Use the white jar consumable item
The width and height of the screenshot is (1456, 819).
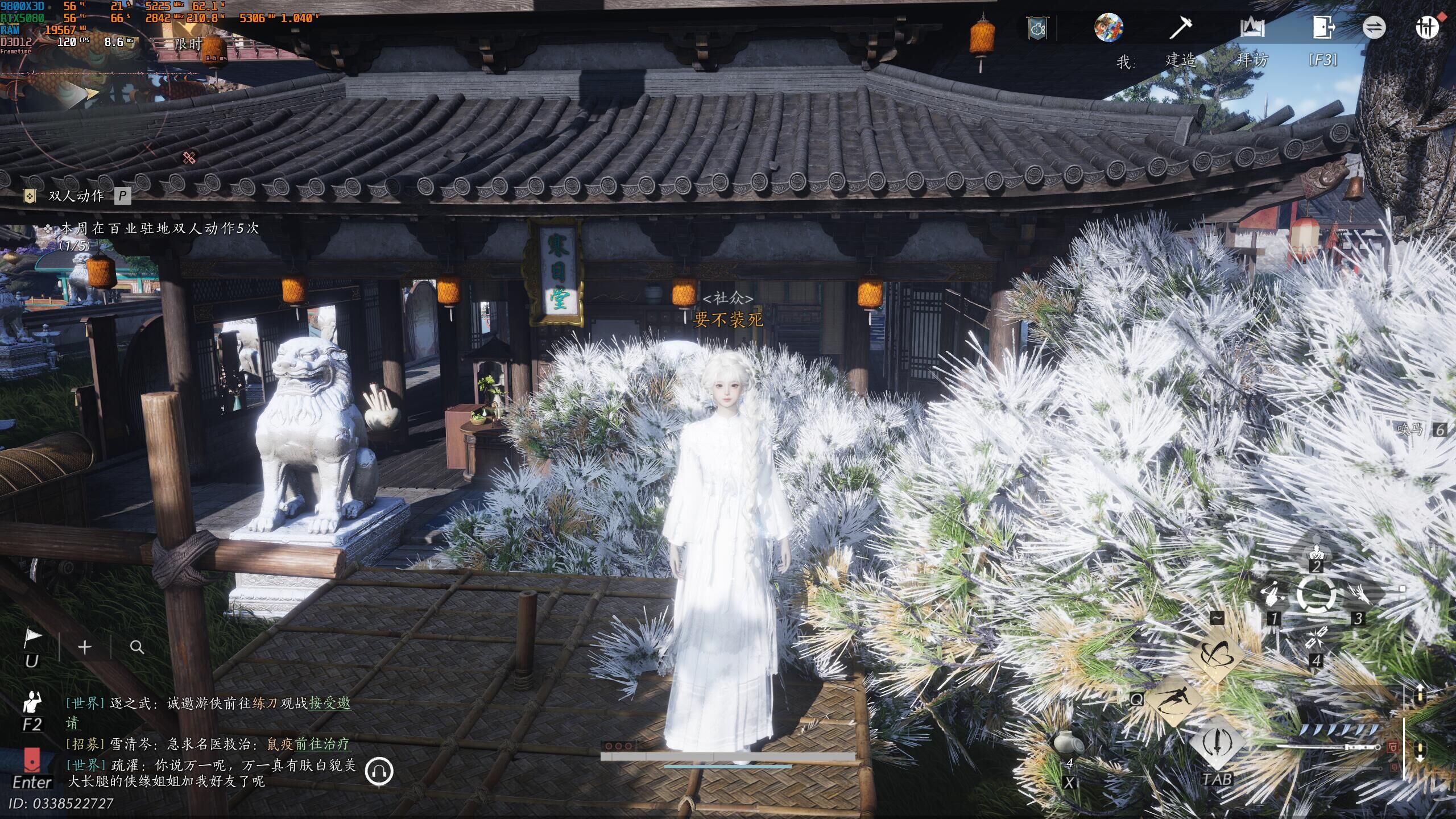point(1069,743)
